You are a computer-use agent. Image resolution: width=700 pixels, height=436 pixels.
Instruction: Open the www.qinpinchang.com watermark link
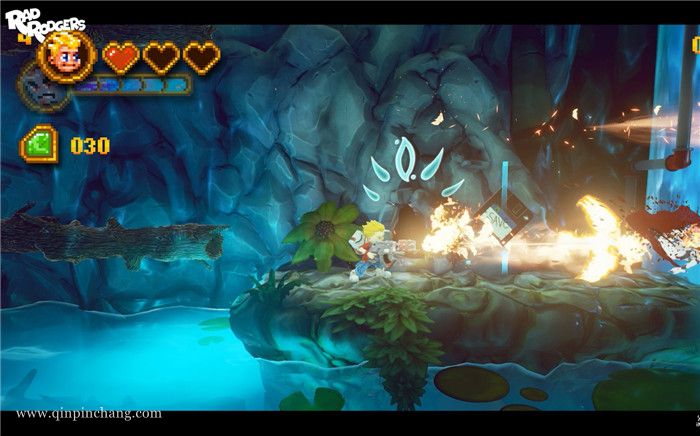point(89,413)
